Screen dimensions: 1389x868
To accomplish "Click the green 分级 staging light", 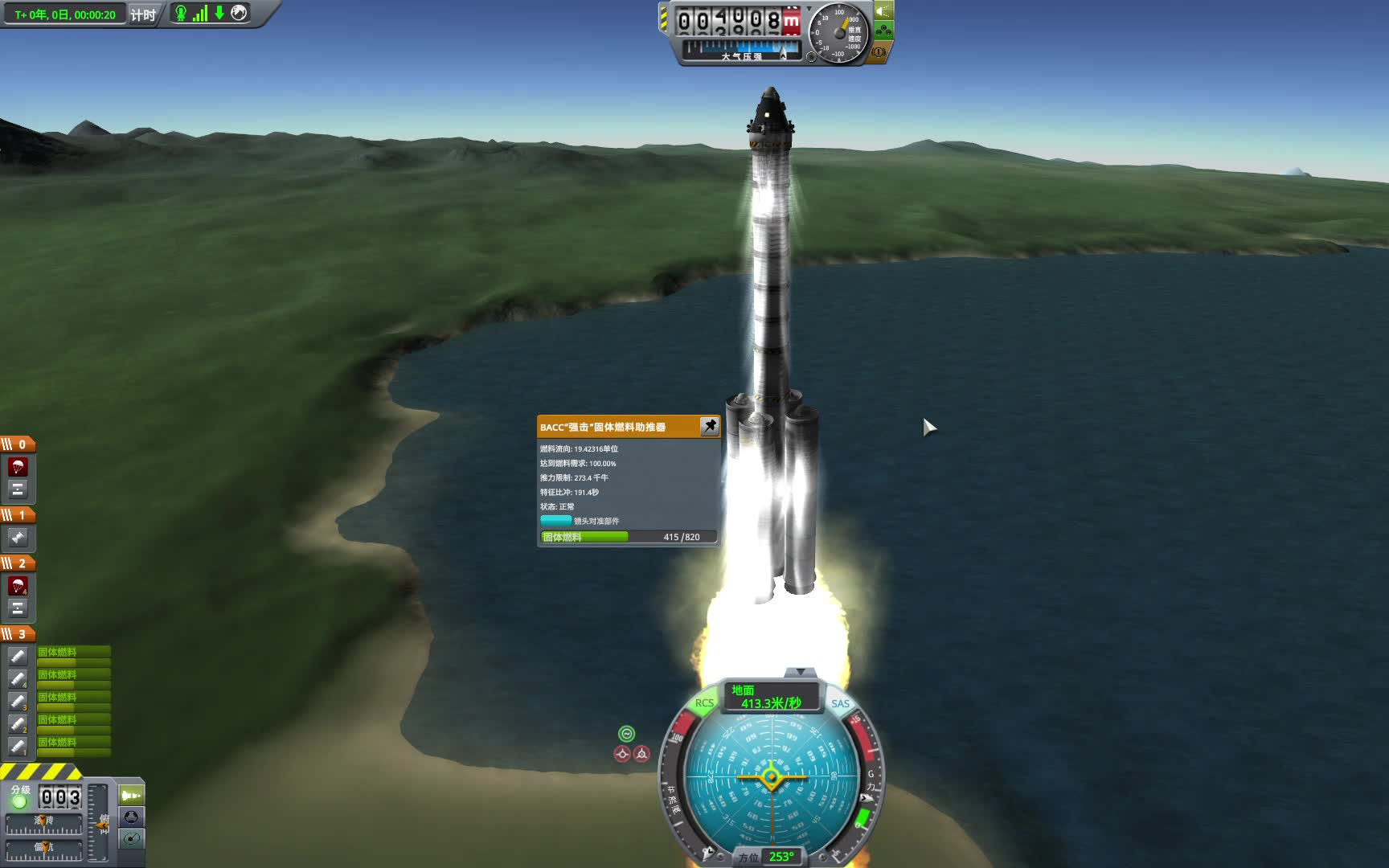I will click(x=19, y=801).
